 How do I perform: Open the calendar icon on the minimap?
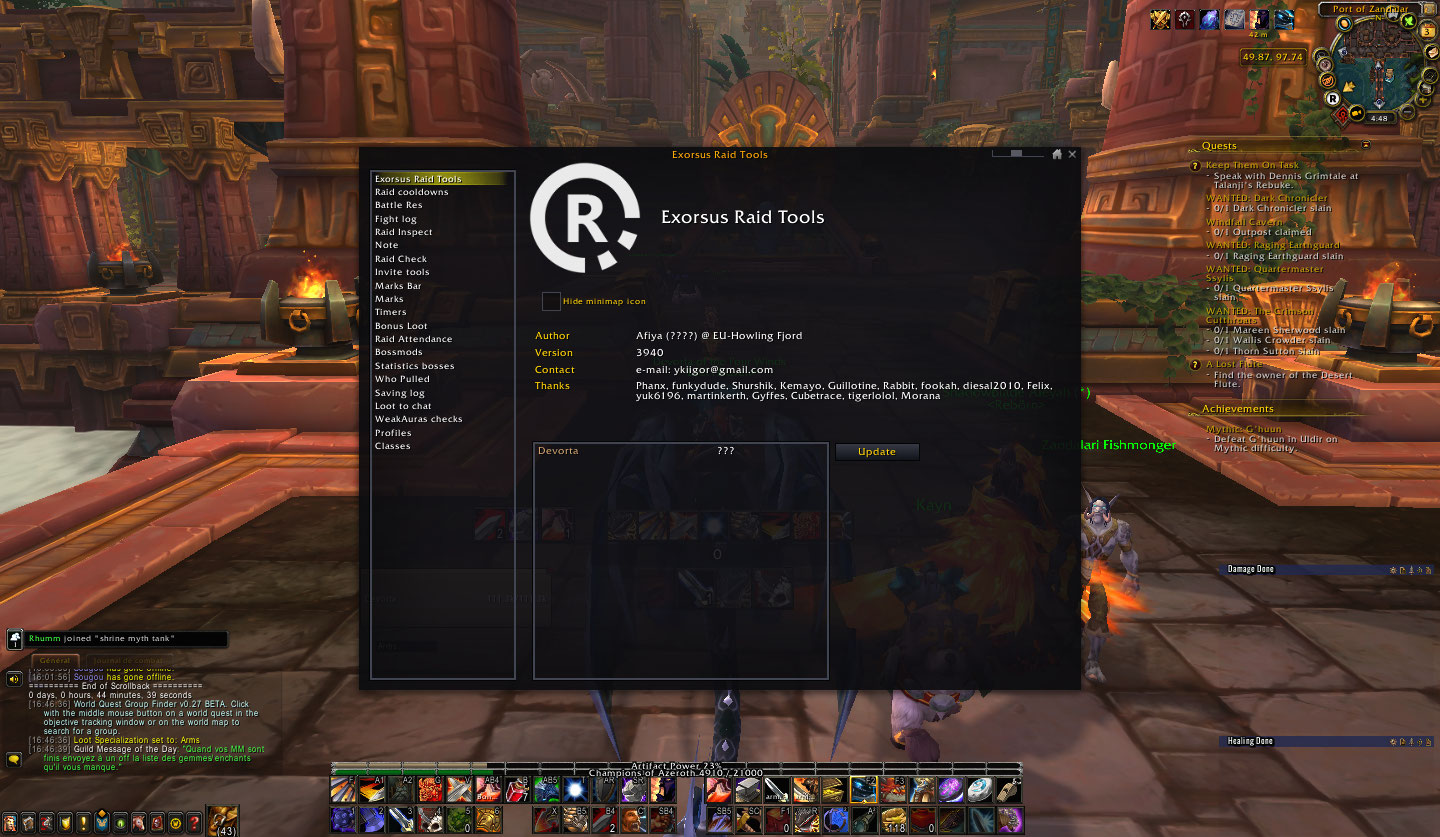[1426, 32]
